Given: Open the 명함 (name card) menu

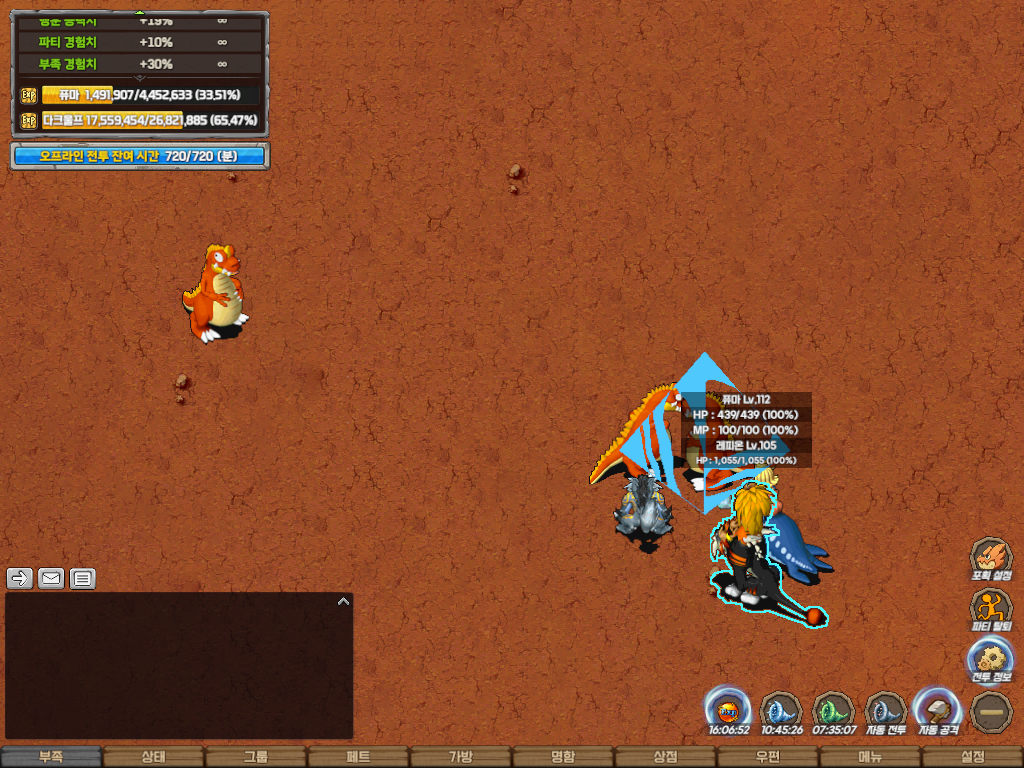Looking at the screenshot, I should [x=563, y=757].
